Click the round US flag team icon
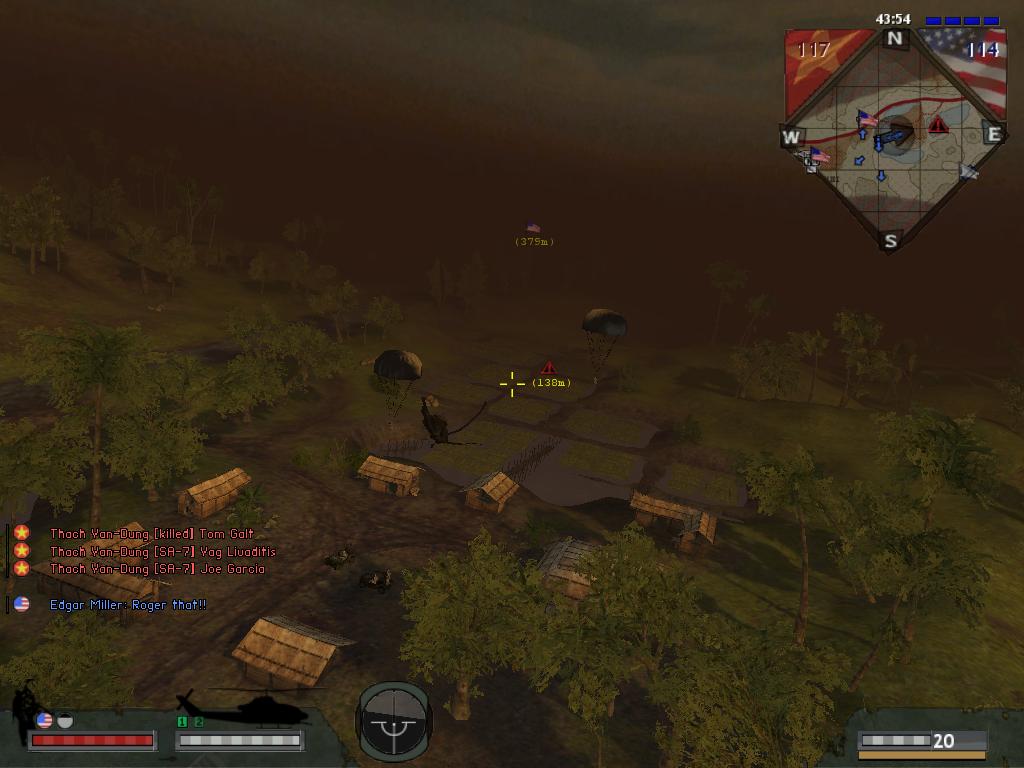The image size is (1024, 768). point(44,720)
